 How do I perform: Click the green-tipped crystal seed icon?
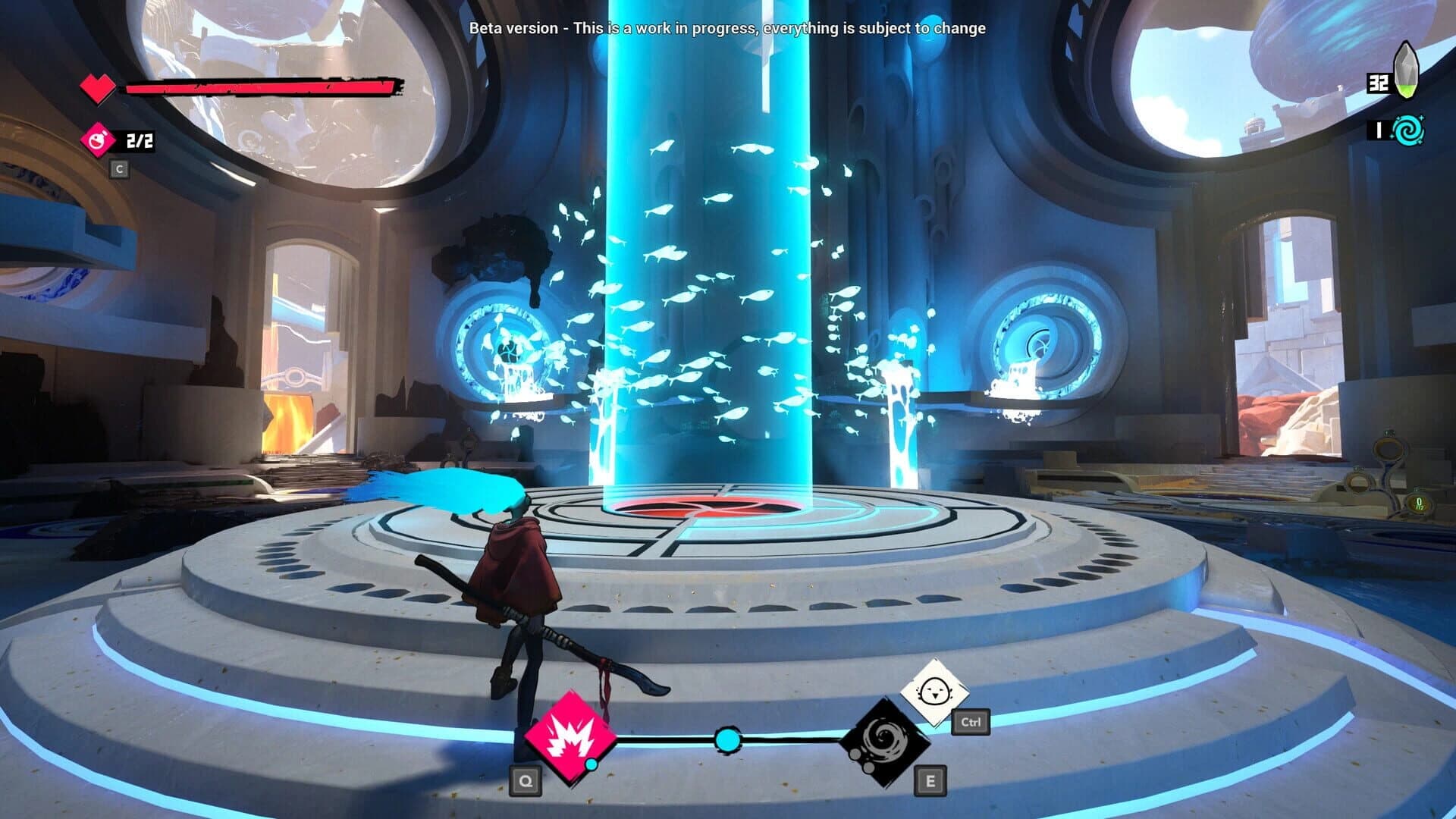(x=1407, y=74)
